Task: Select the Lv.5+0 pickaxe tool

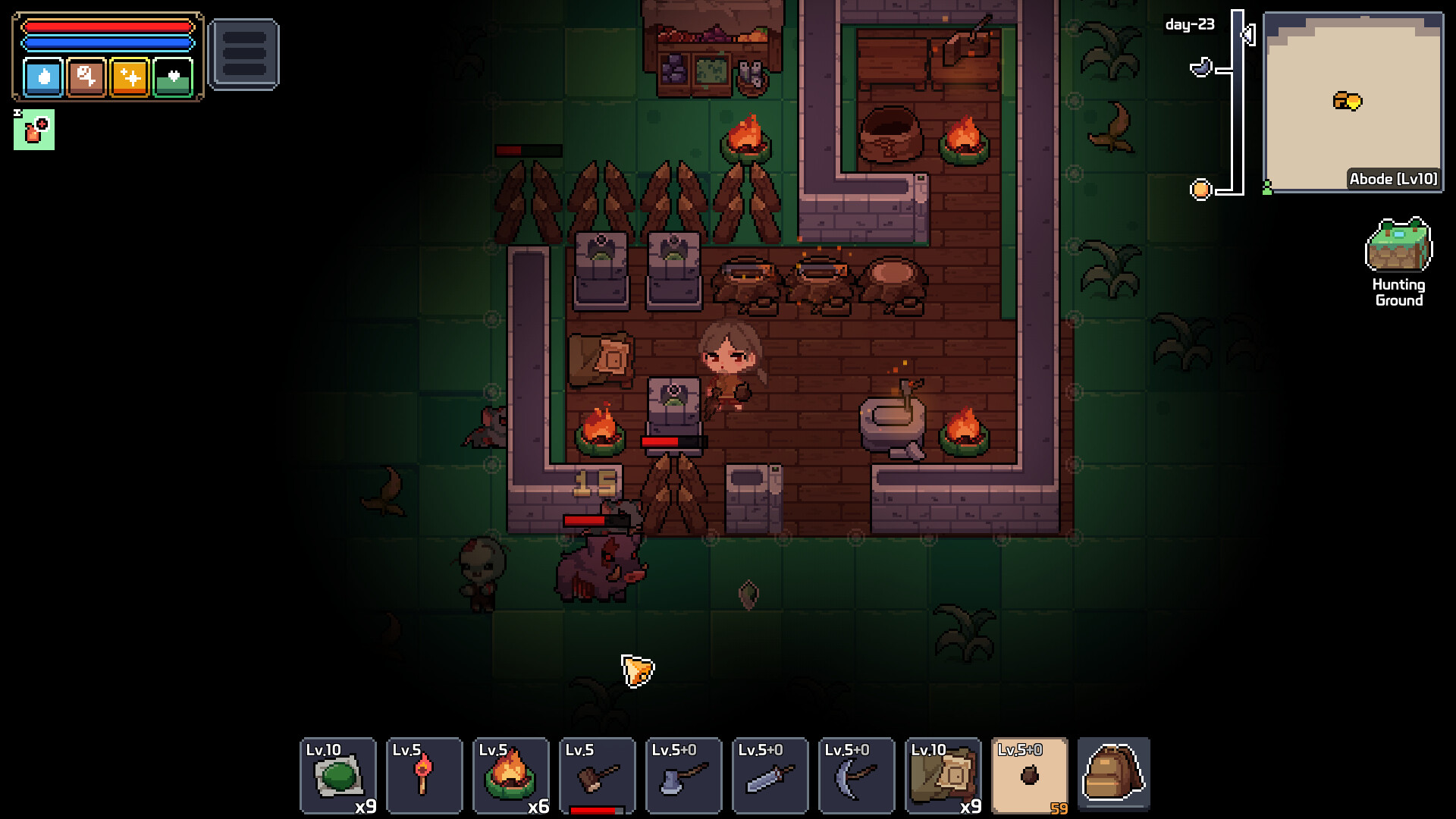Action: pyautogui.click(x=857, y=775)
